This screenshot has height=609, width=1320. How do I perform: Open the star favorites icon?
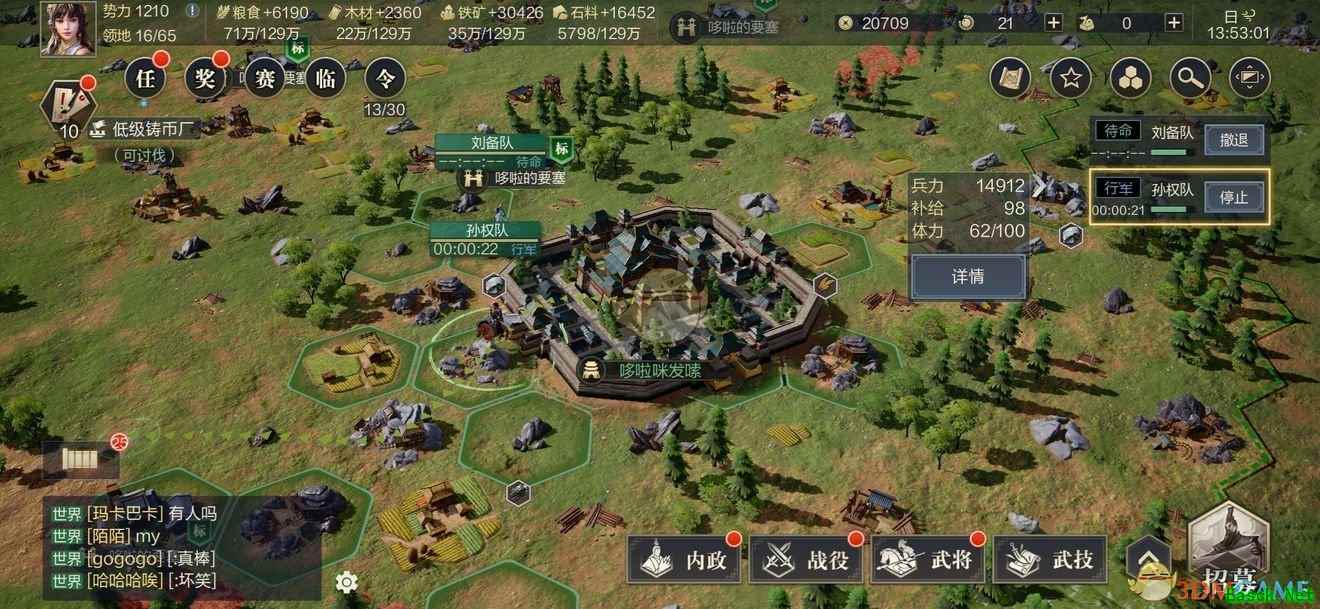pos(1070,78)
